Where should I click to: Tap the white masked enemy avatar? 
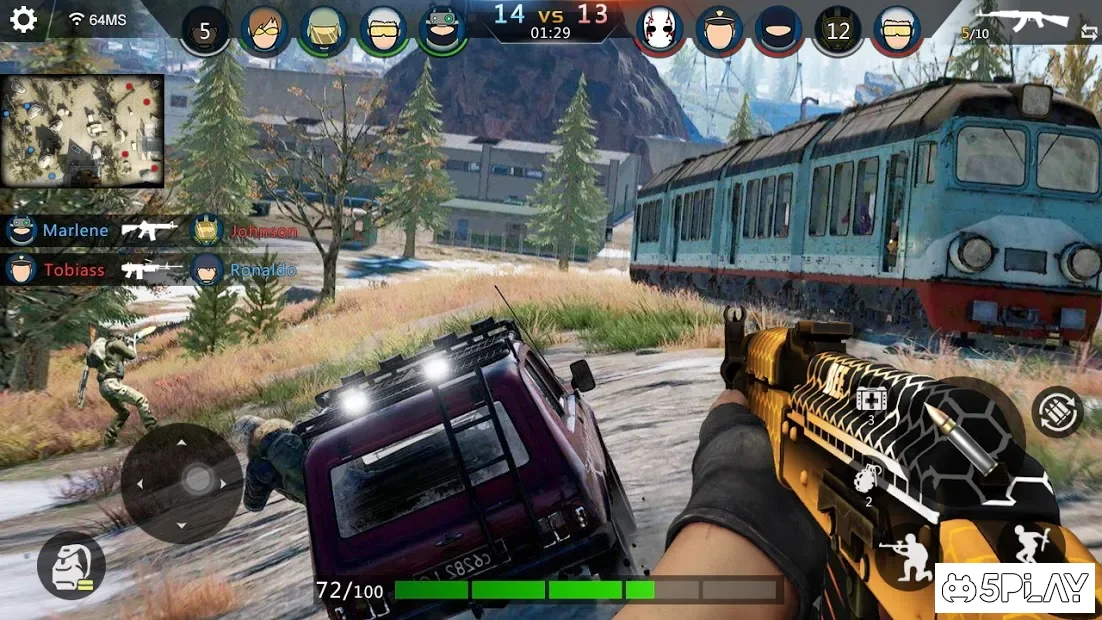tap(659, 30)
